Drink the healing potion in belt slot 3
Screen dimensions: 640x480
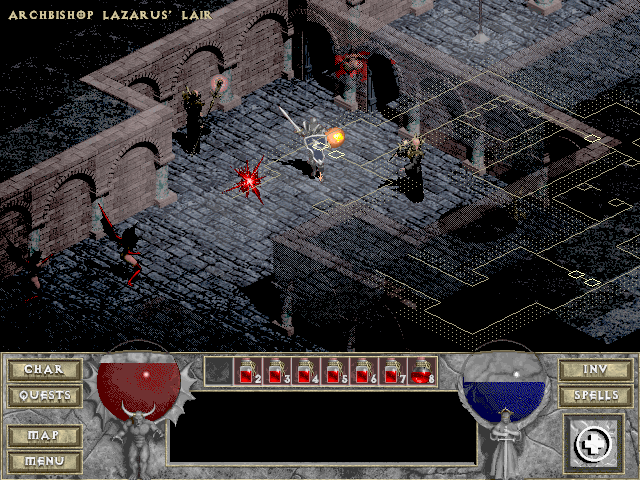tap(277, 372)
